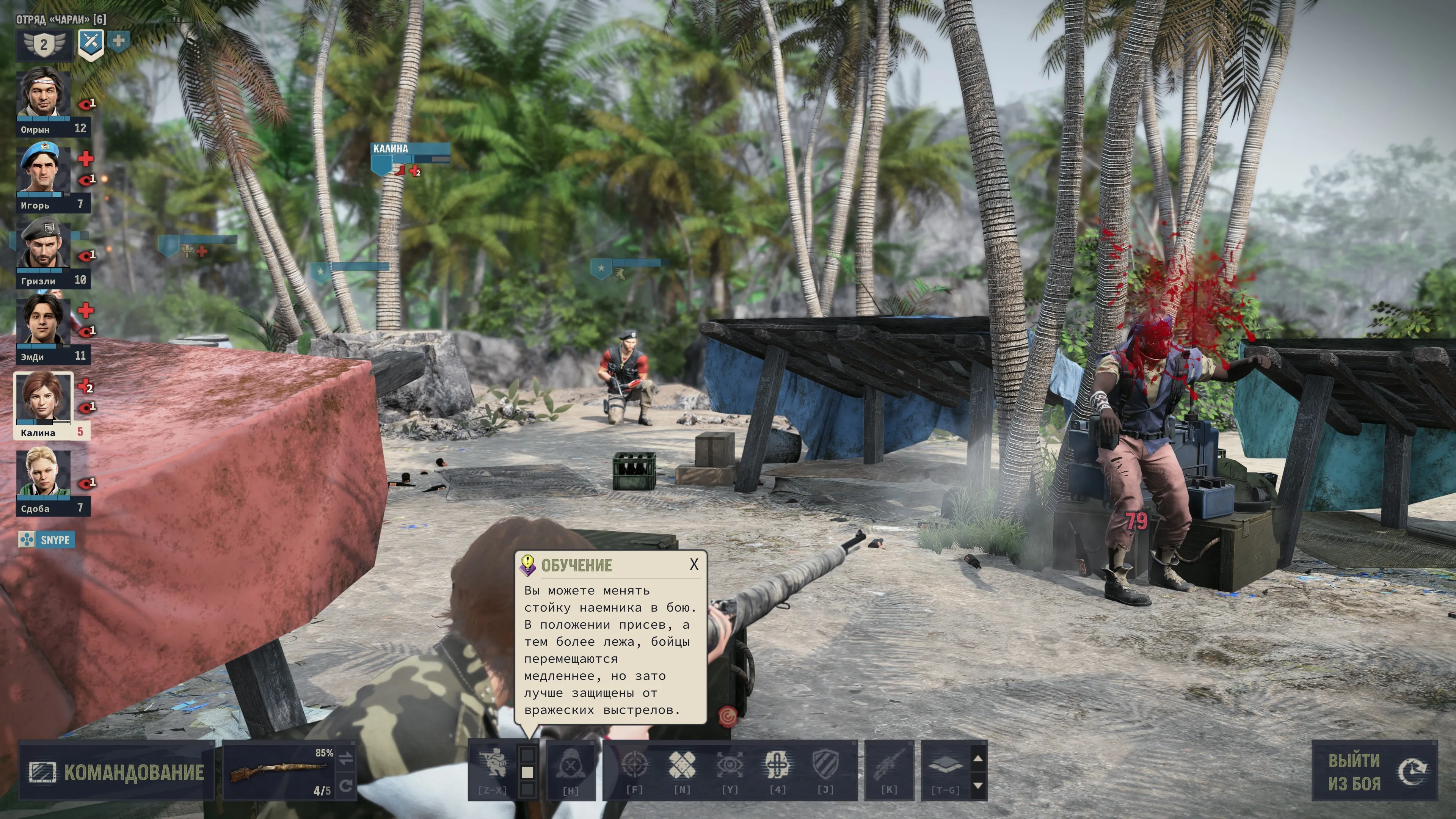Viewport: 1456px width, 819px height.
Task: Go down one floor level arrow
Action: [x=978, y=786]
